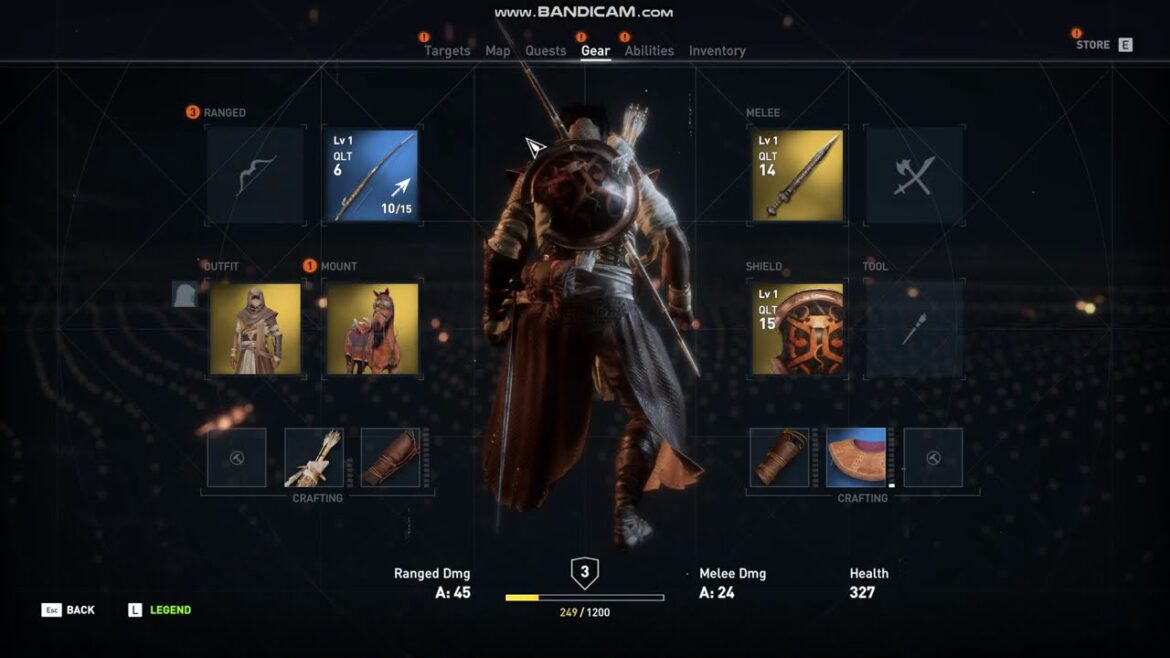Choose the equipped Shield slot
The image size is (1170, 658).
click(x=798, y=329)
